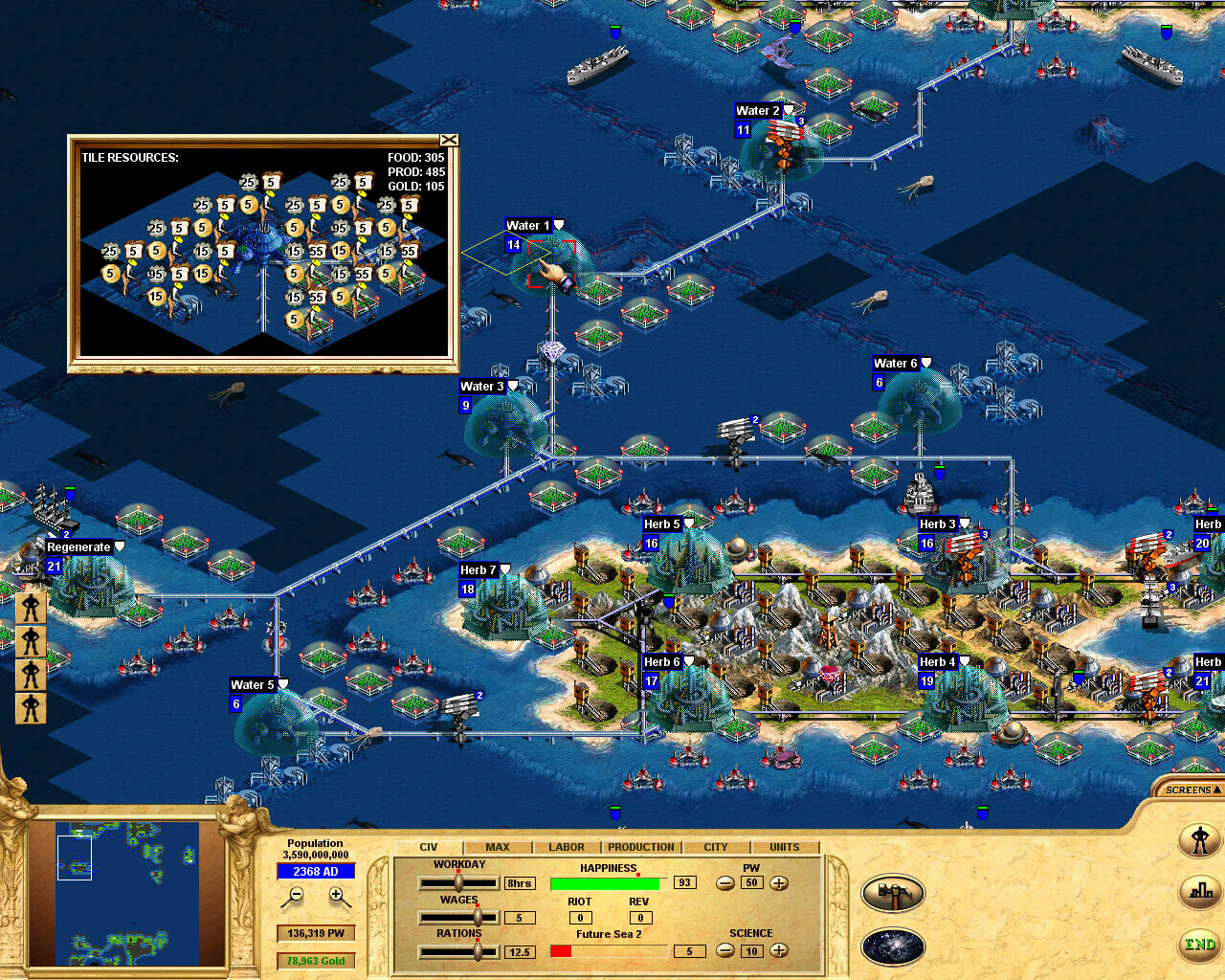Select the second unit icon in the left stack
Viewport: 1225px width, 980px height.
pyautogui.click(x=30, y=640)
